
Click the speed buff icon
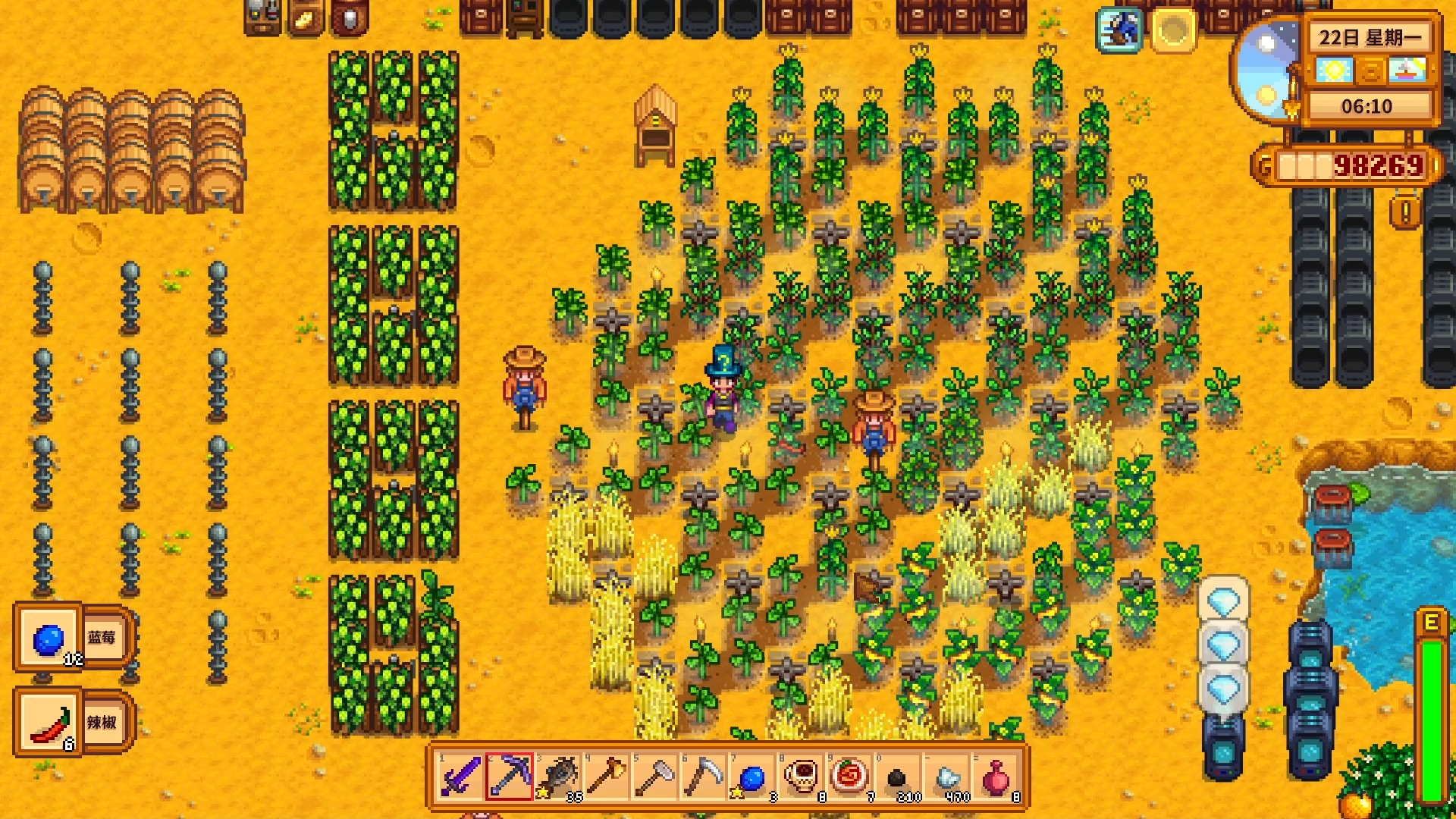tap(1119, 30)
